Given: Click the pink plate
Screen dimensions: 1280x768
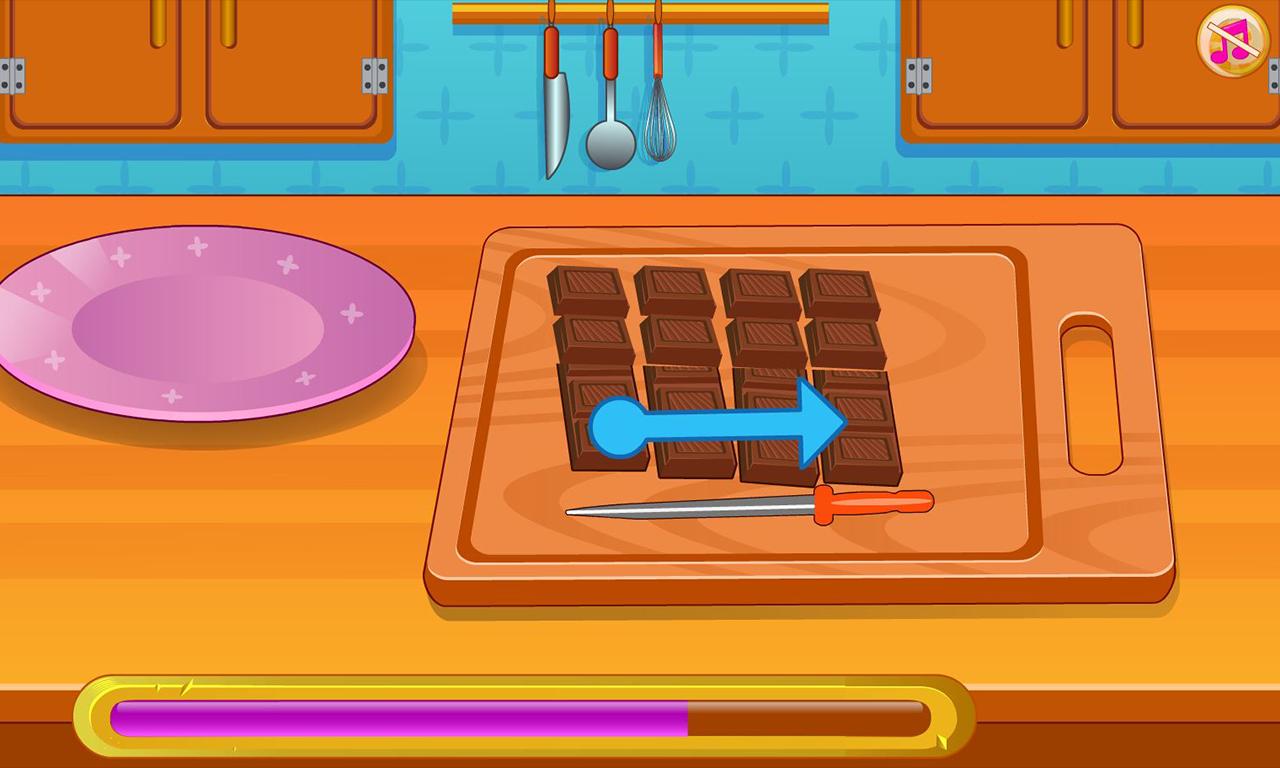Looking at the screenshot, I should (x=200, y=320).
